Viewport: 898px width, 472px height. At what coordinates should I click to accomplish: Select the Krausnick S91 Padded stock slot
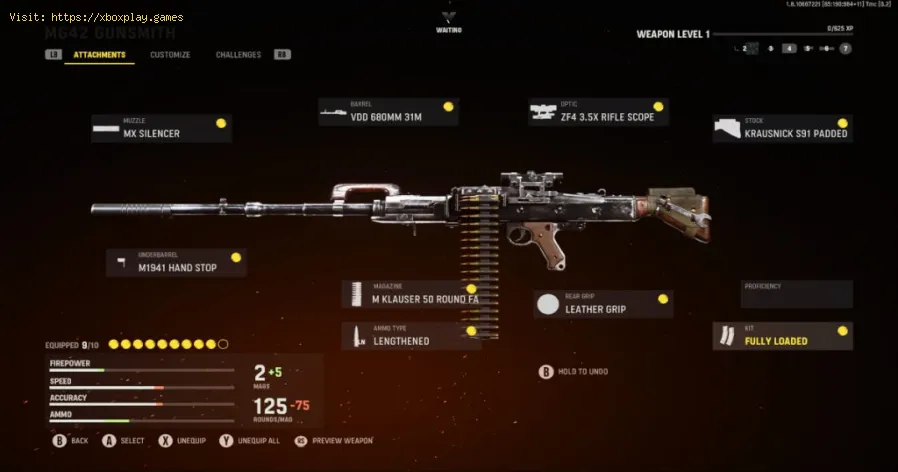[x=783, y=128]
